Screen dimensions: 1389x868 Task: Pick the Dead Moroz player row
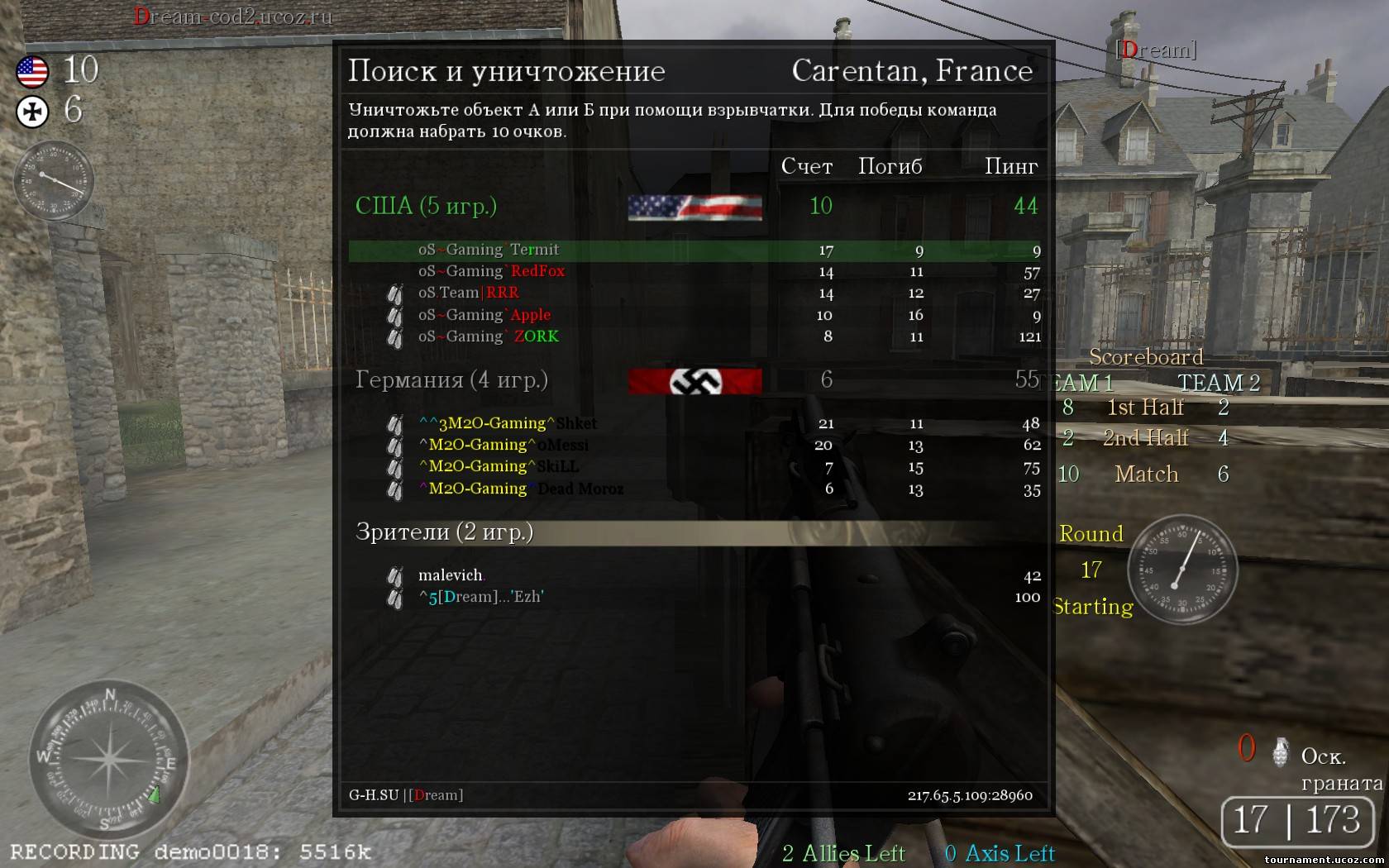580,489
